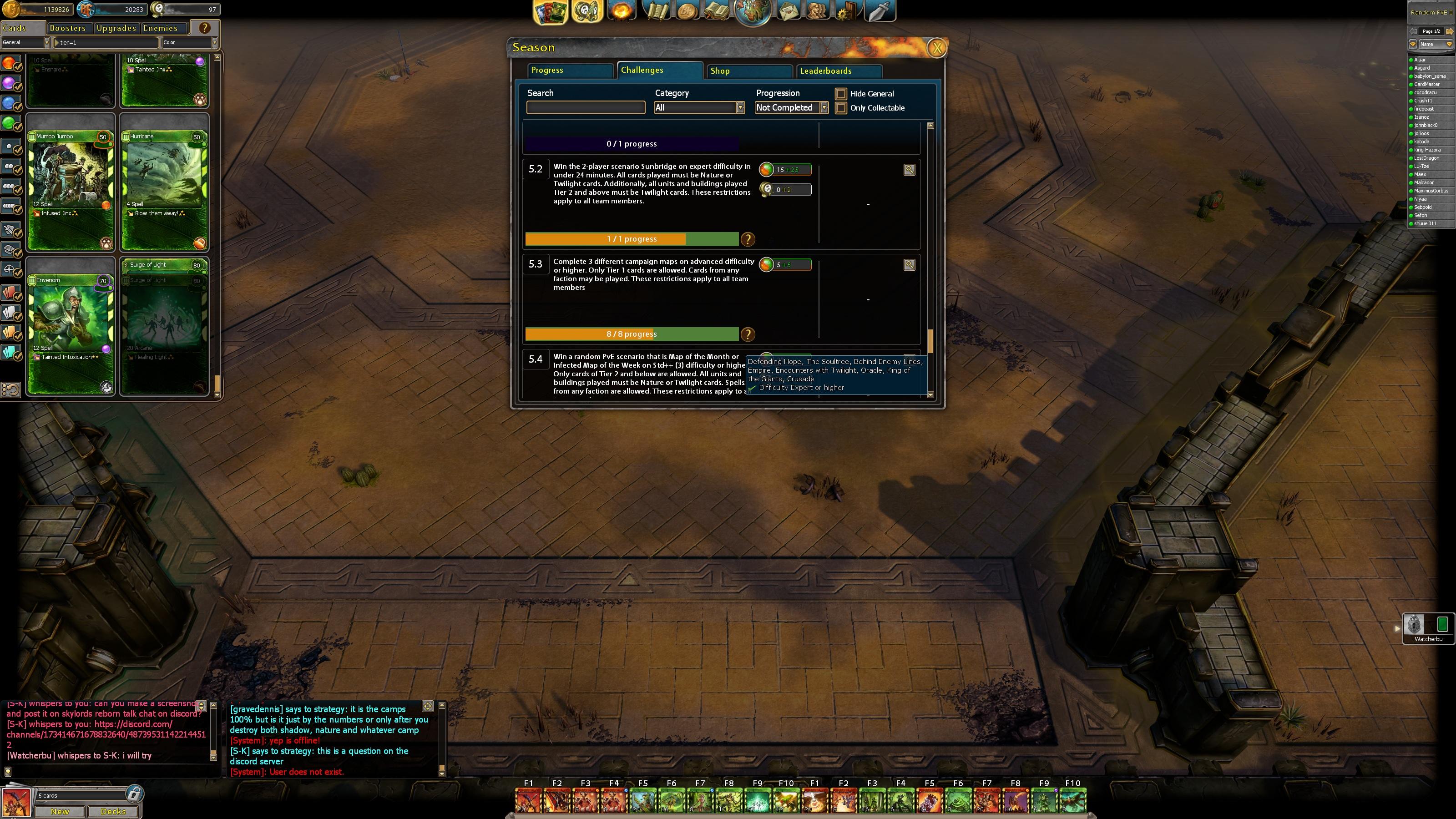Click the challenge Search field

click(586, 108)
